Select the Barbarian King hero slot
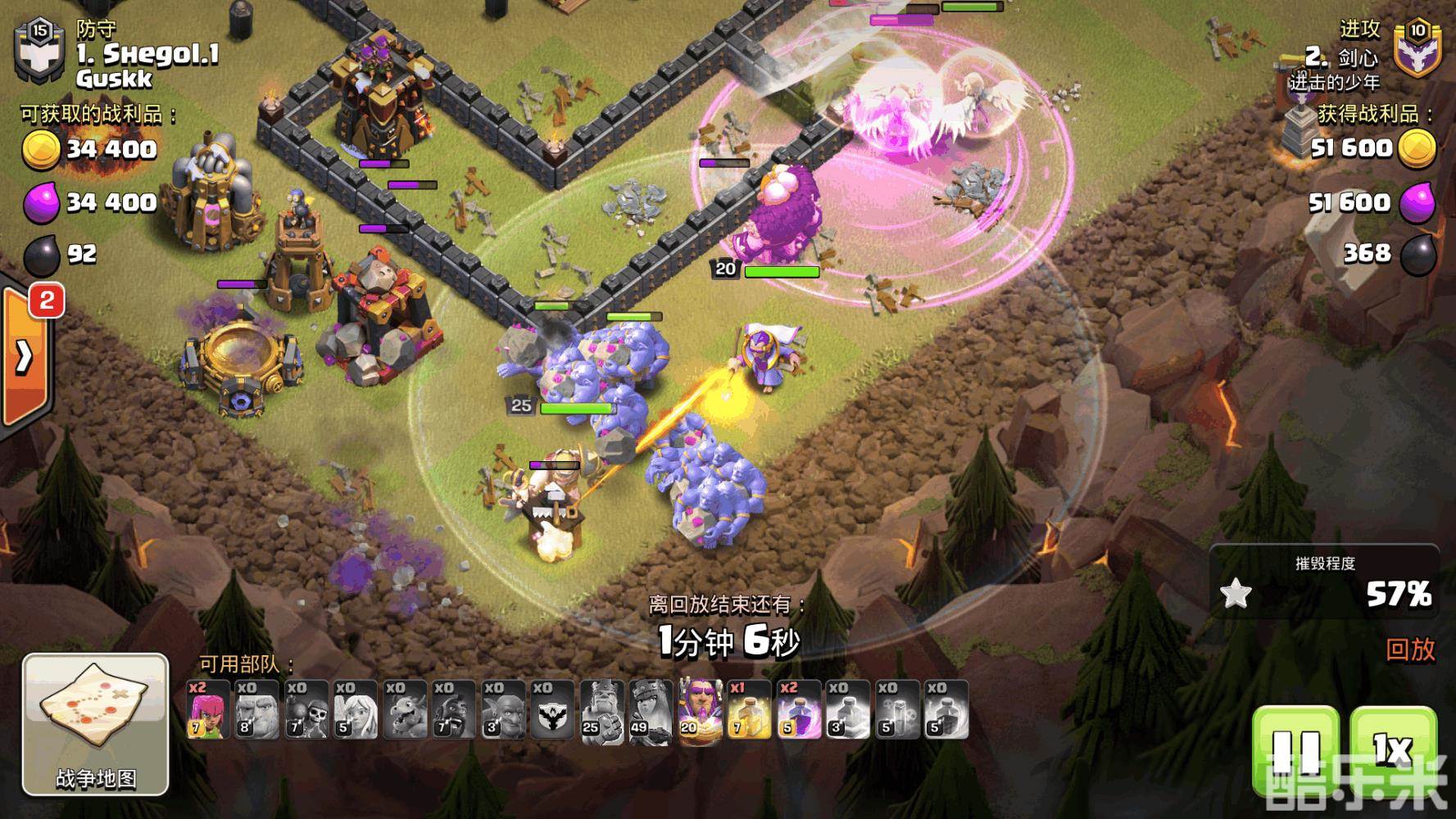The height and width of the screenshot is (819, 1456). tap(601, 710)
